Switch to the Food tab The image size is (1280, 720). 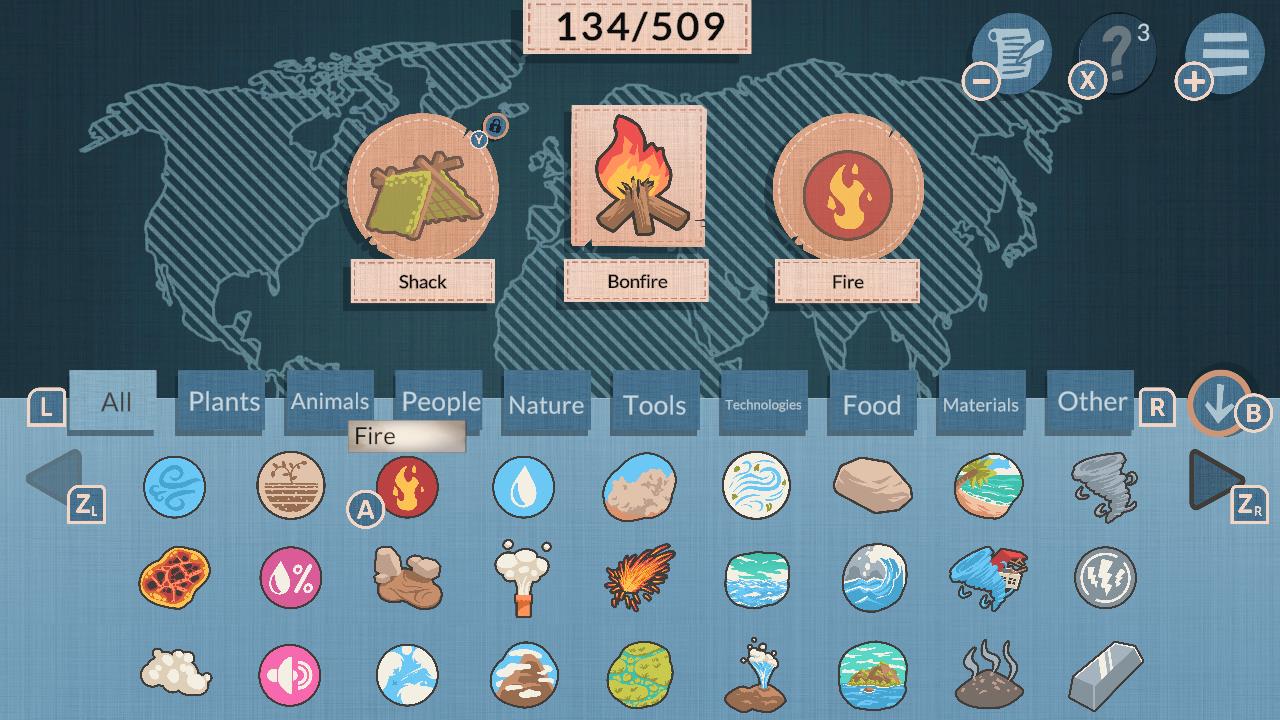pyautogui.click(x=870, y=402)
